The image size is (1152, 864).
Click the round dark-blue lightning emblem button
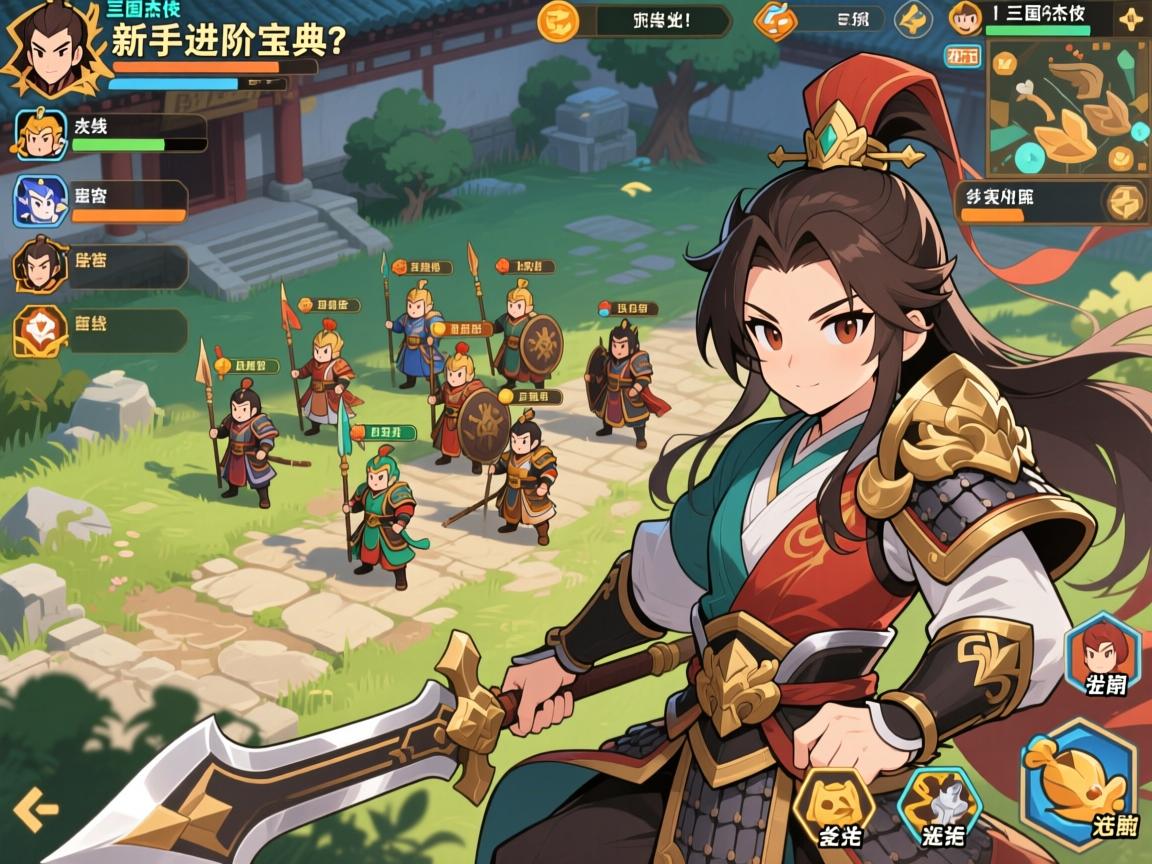[x=913, y=19]
